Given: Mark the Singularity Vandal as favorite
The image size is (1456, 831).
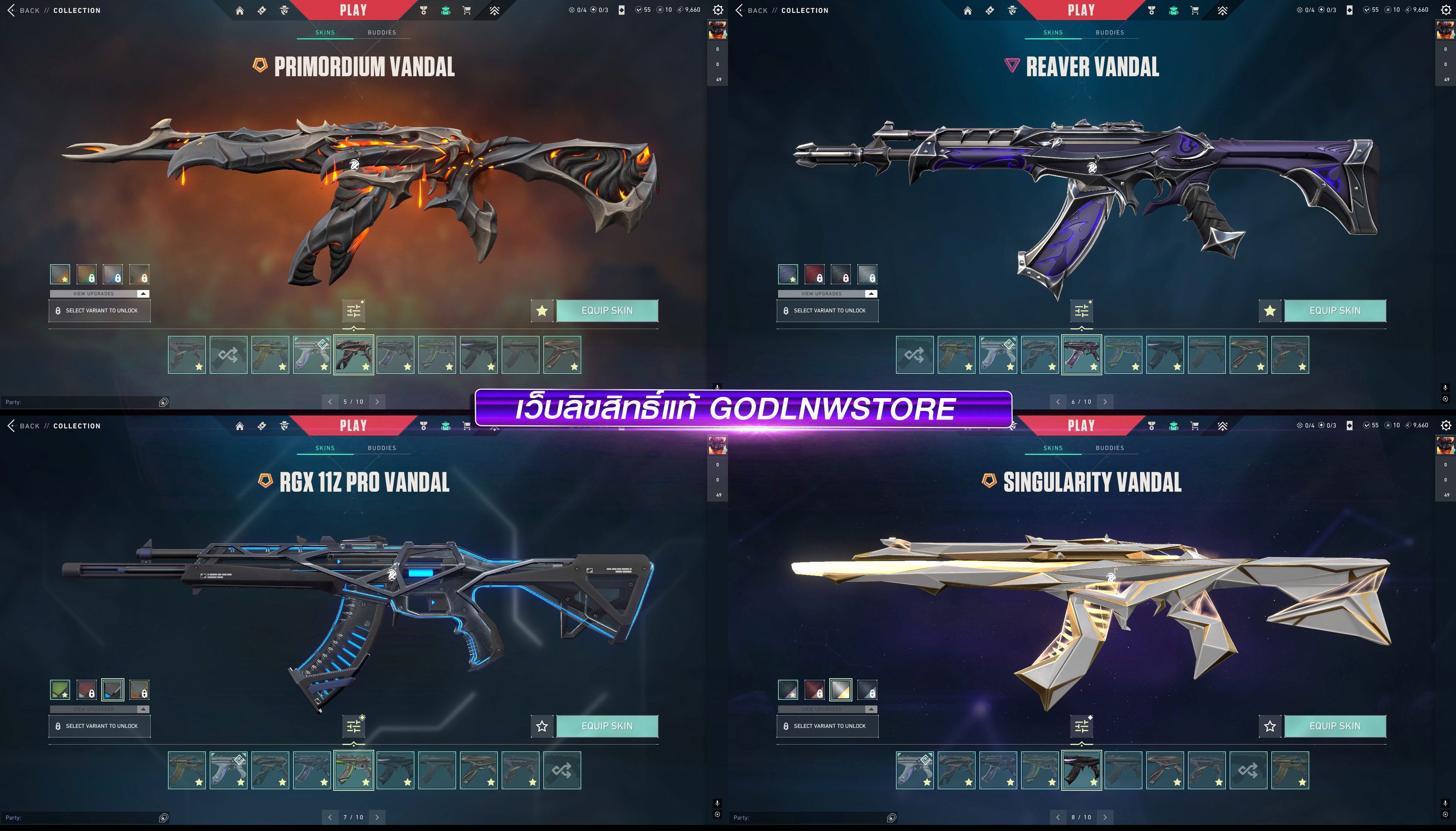Looking at the screenshot, I should 1269,726.
